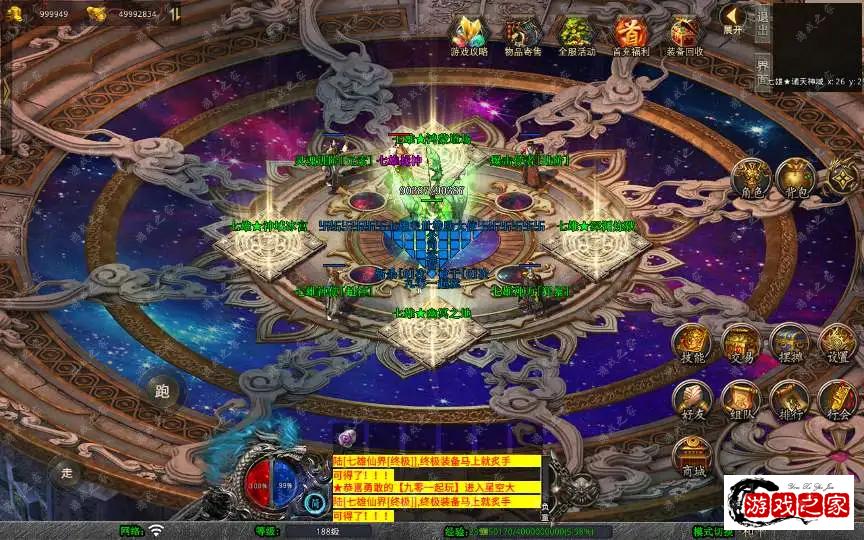Toggle the 走 walk mode button
The height and width of the screenshot is (540, 864).
point(68,472)
